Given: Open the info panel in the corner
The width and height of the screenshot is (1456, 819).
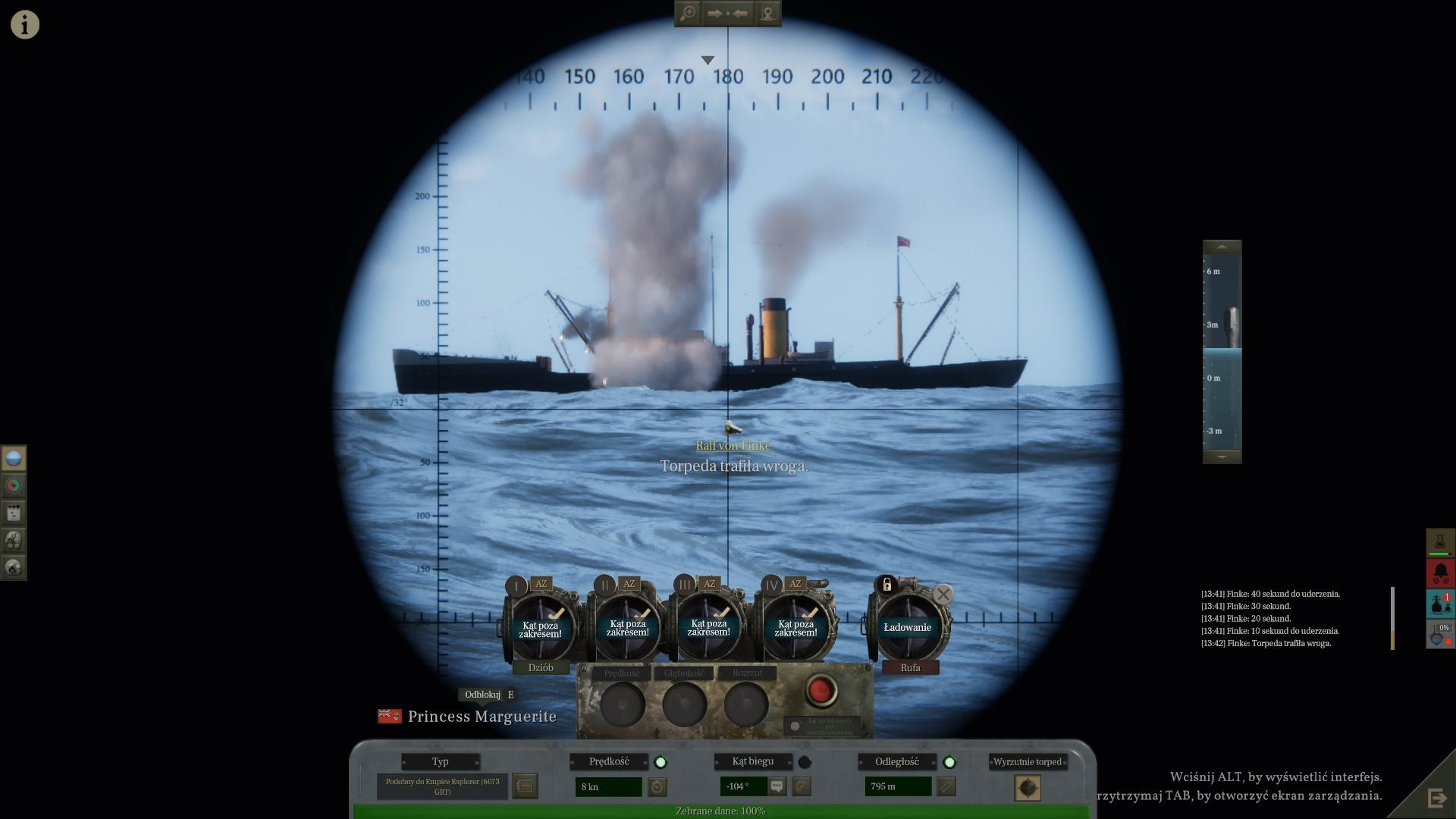Looking at the screenshot, I should coord(24,24).
